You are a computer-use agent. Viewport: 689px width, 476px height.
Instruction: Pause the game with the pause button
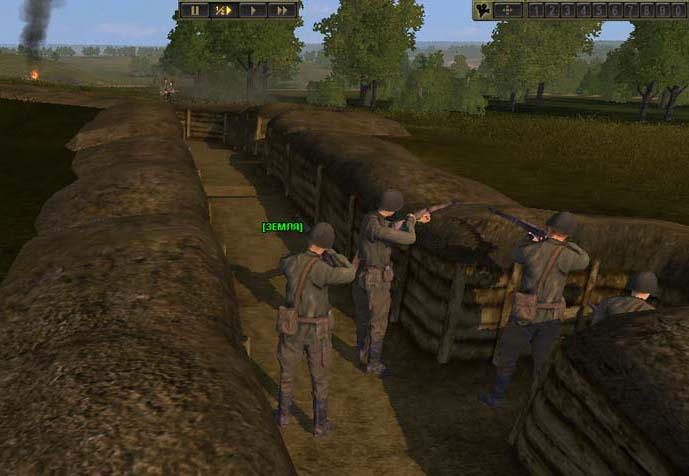194,10
